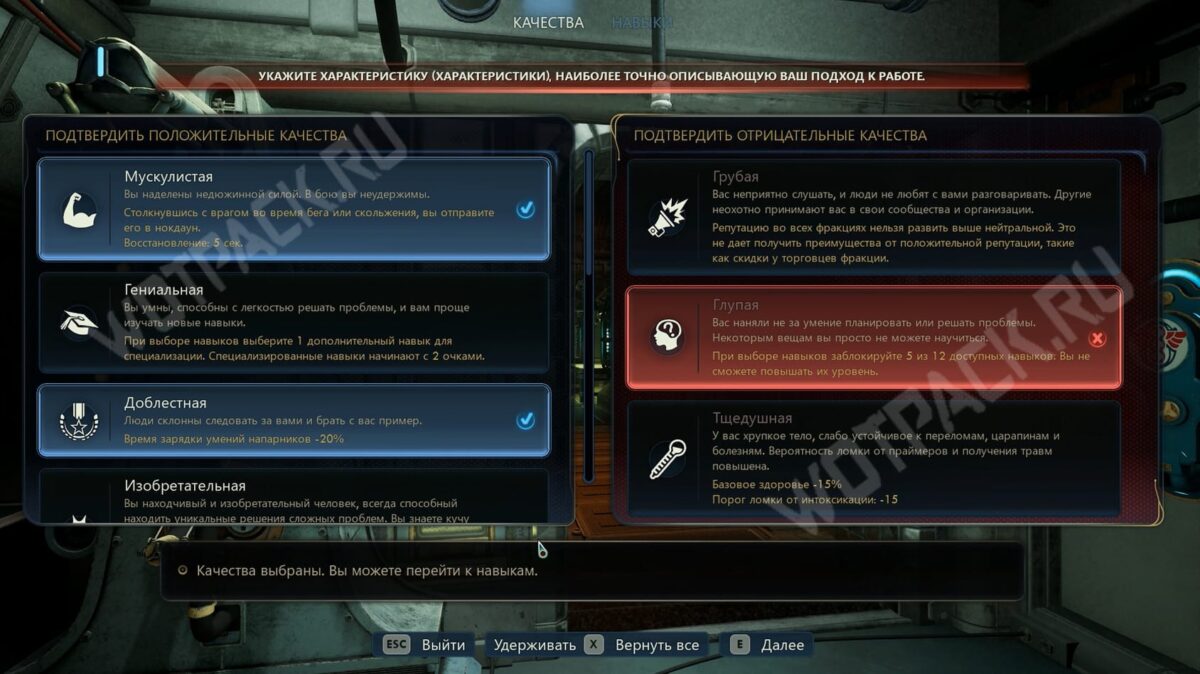The image size is (1200, 674).
Task: Switch to the Качества tab
Action: coord(548,22)
